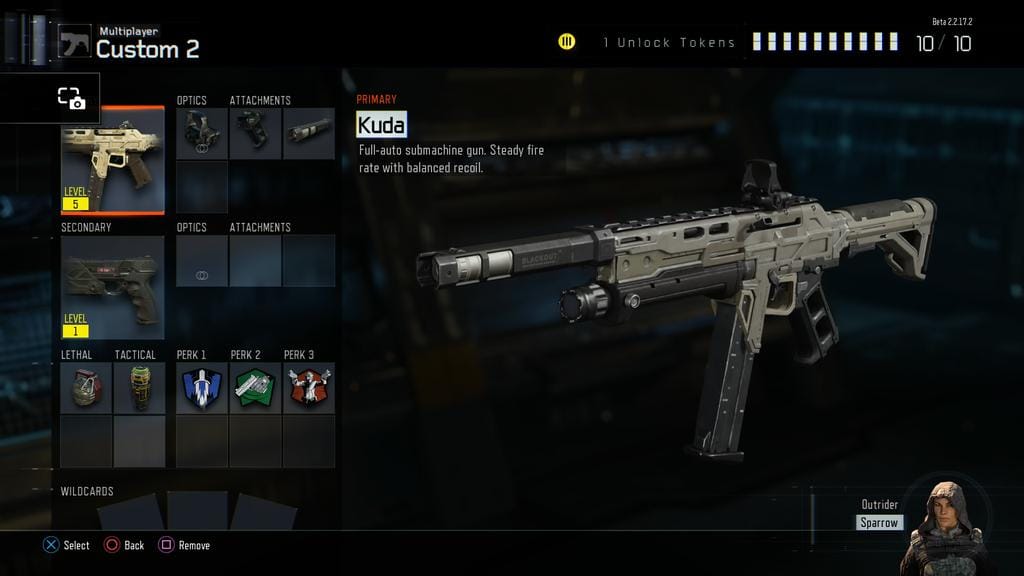Click the screenshot capture overlay icon
The height and width of the screenshot is (576, 1024).
point(70,98)
